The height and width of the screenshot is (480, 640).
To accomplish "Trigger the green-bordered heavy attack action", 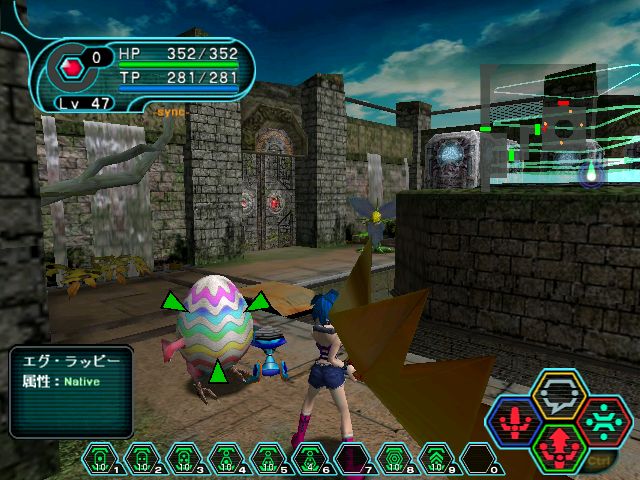I will 552,446.
